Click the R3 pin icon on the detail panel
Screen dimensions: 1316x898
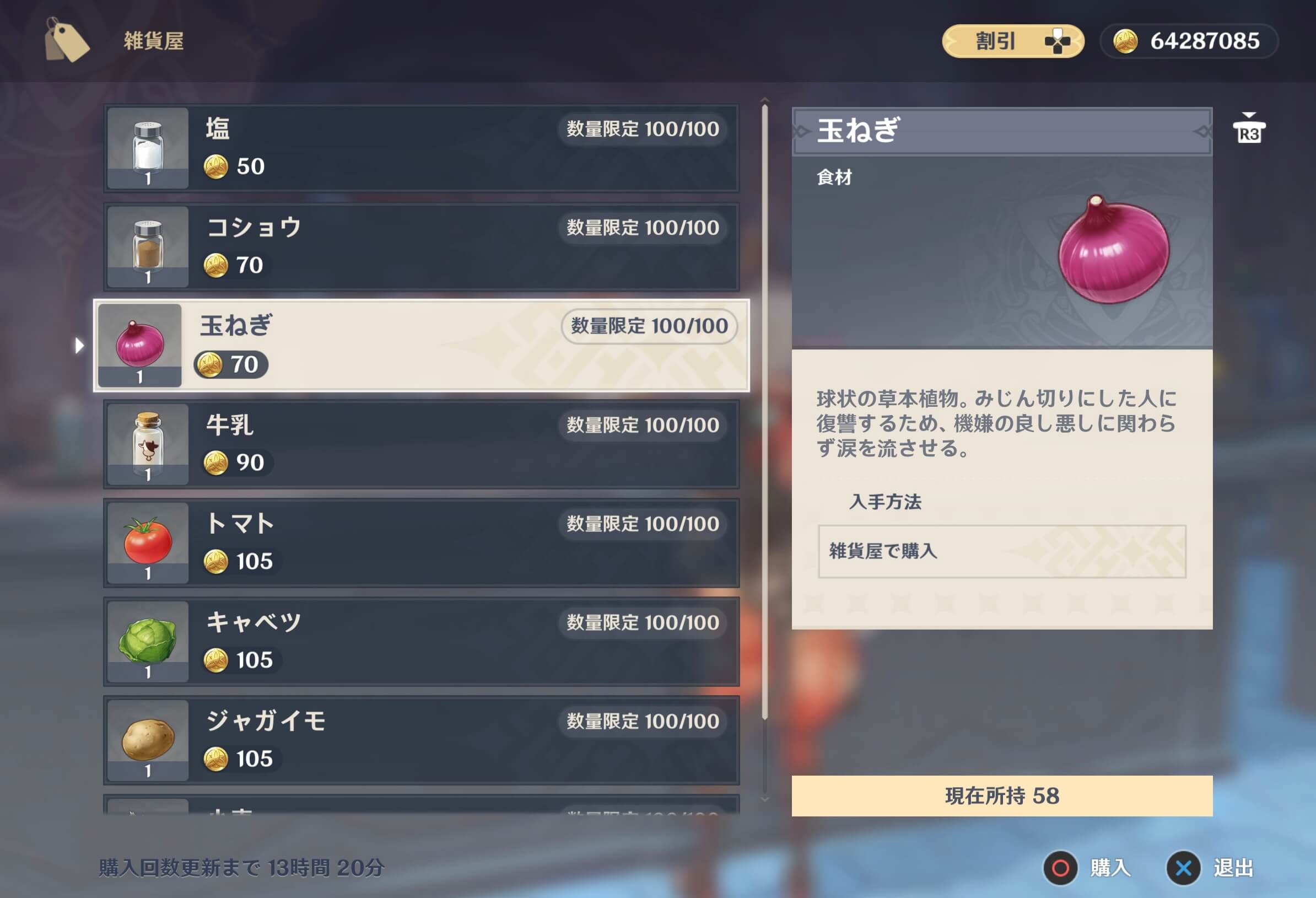point(1250,129)
